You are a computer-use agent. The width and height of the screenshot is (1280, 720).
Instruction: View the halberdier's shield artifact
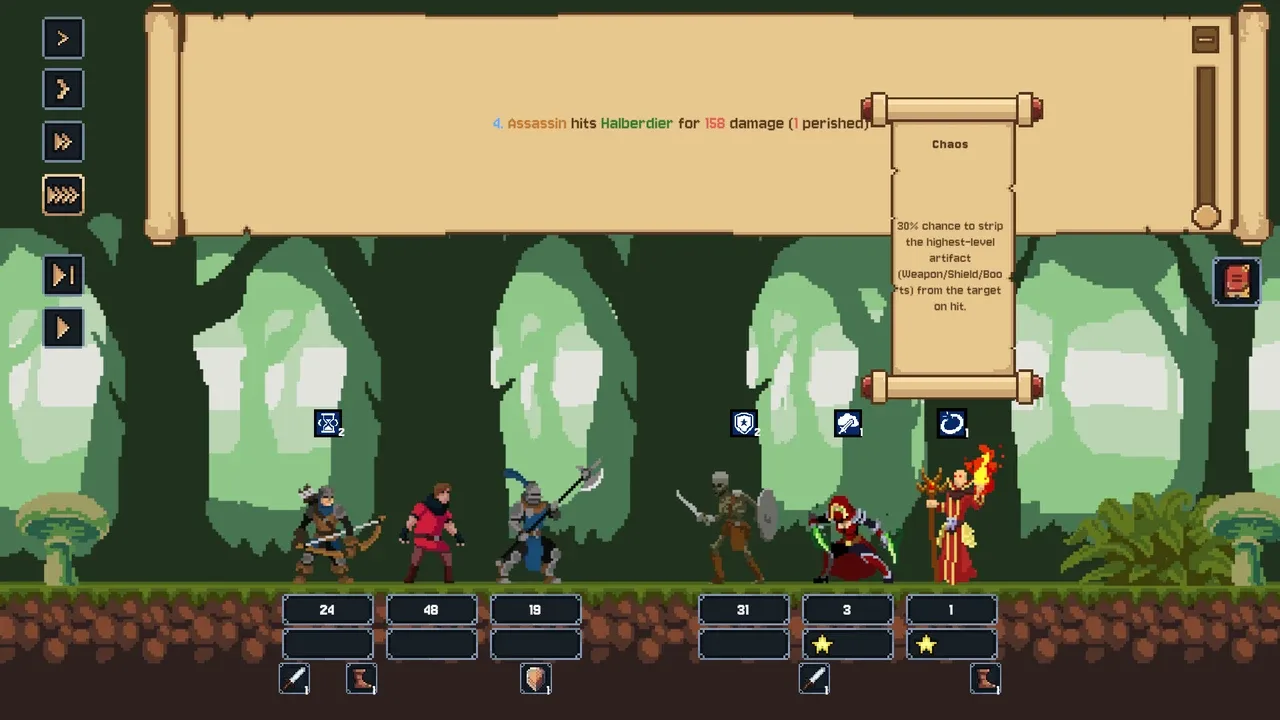(536, 680)
